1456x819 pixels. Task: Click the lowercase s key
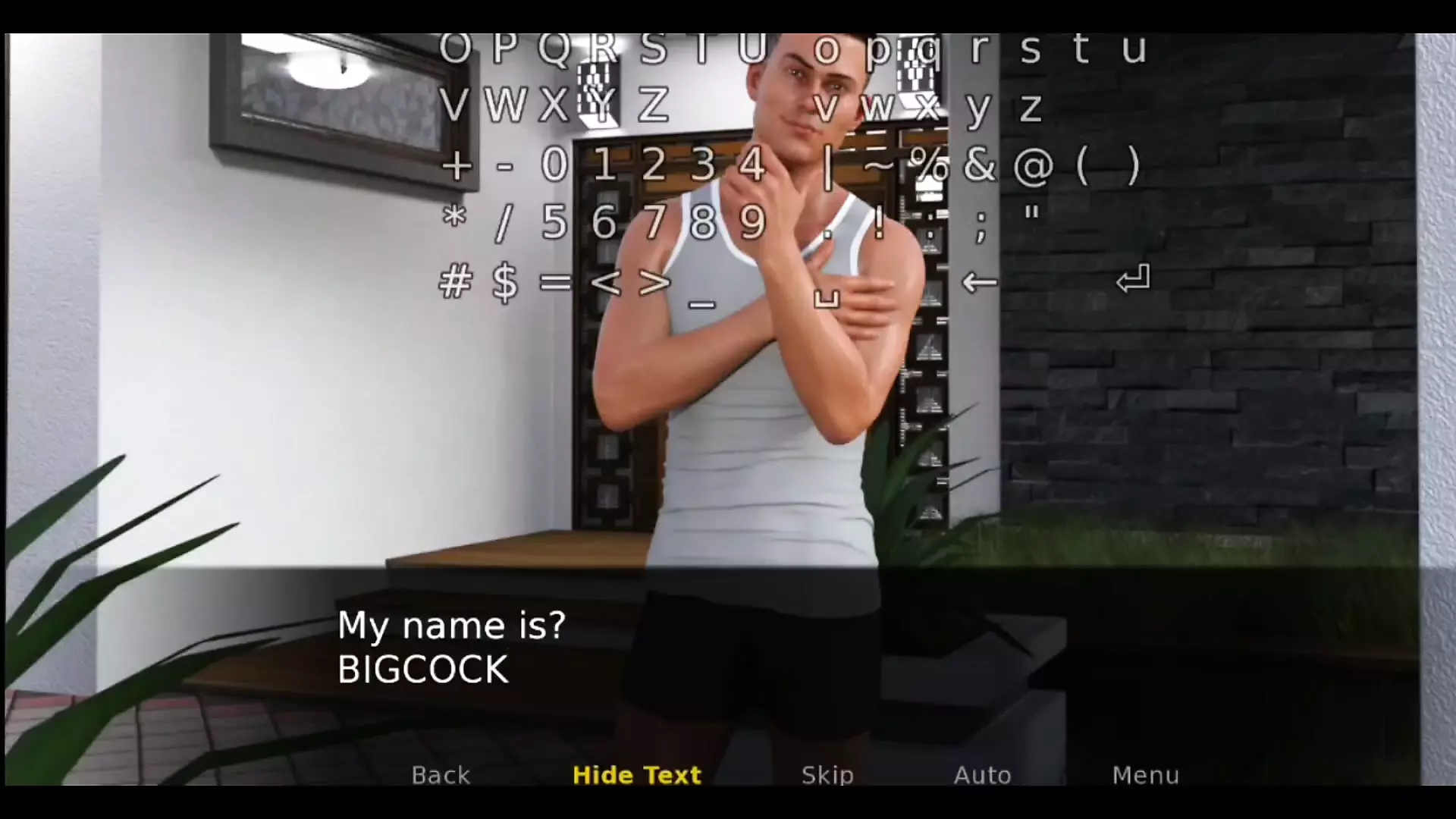tap(1030, 49)
